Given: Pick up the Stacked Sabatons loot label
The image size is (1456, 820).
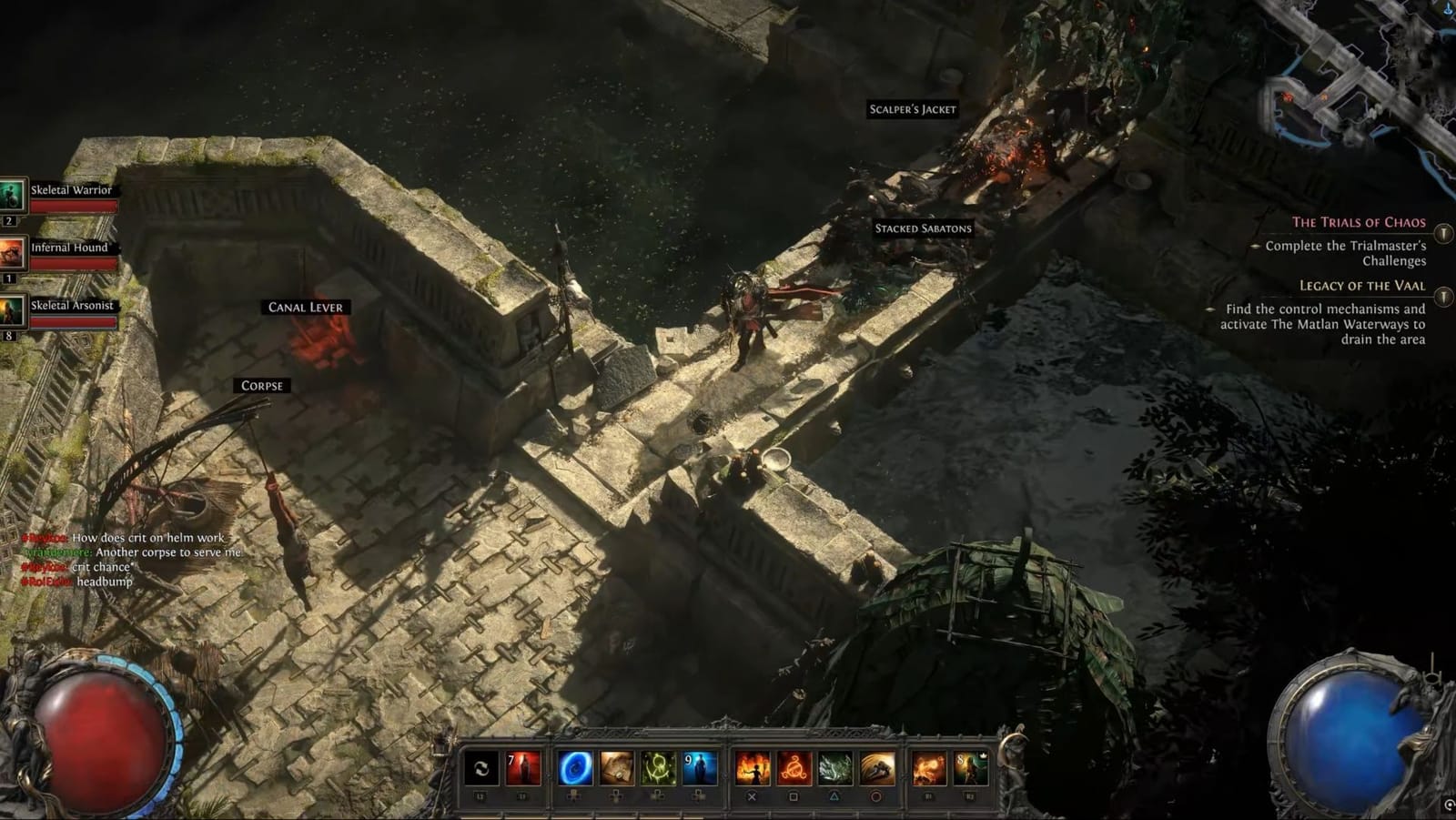Looking at the screenshot, I should tap(923, 228).
